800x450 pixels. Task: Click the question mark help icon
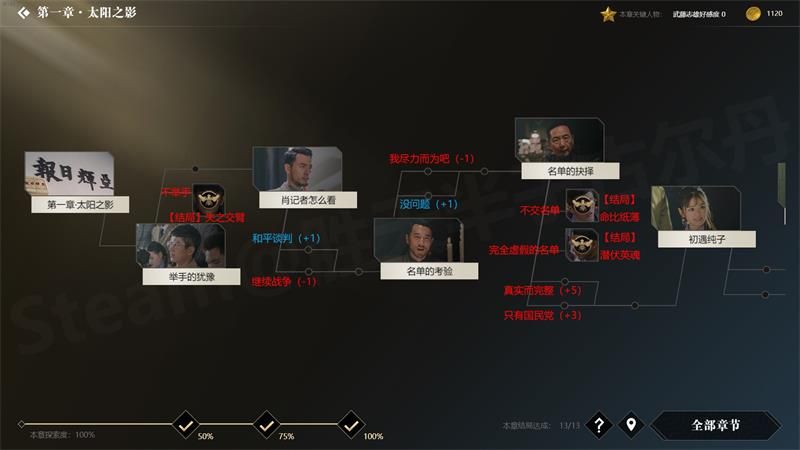click(598, 425)
